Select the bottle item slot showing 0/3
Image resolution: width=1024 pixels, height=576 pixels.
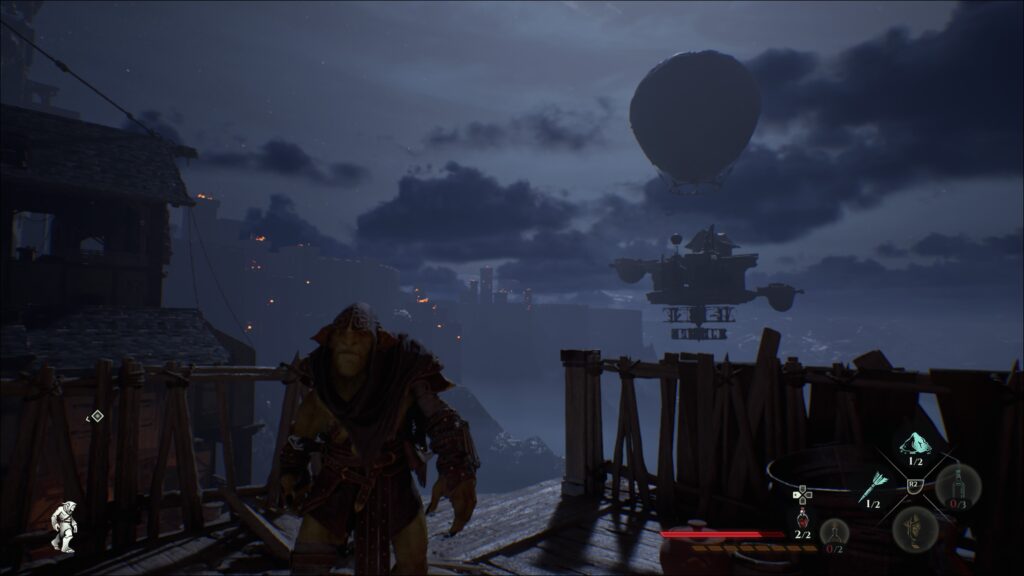pyautogui.click(x=957, y=486)
